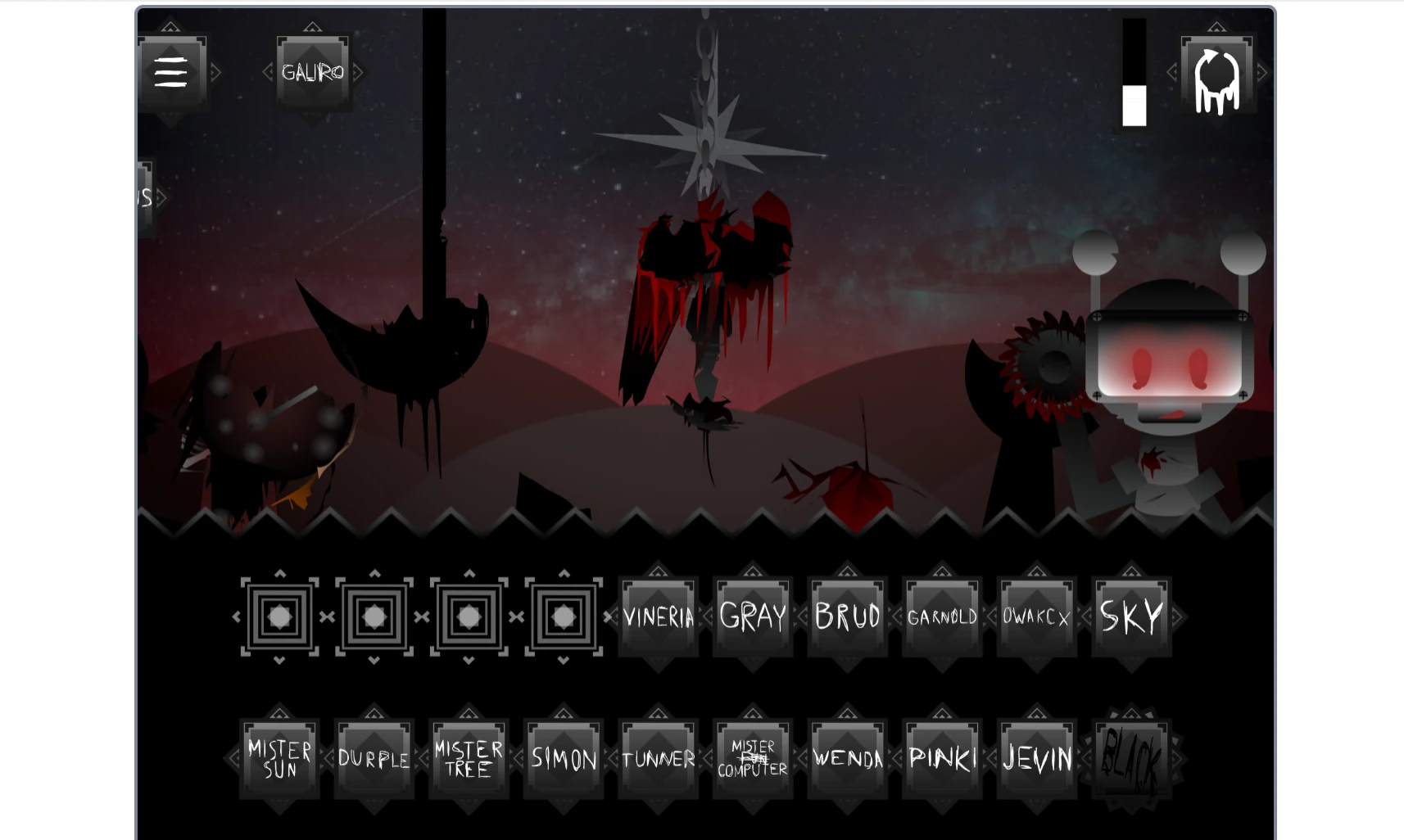The image size is (1404, 840).
Task: Select the MISTER TREE character tile
Action: point(469,759)
